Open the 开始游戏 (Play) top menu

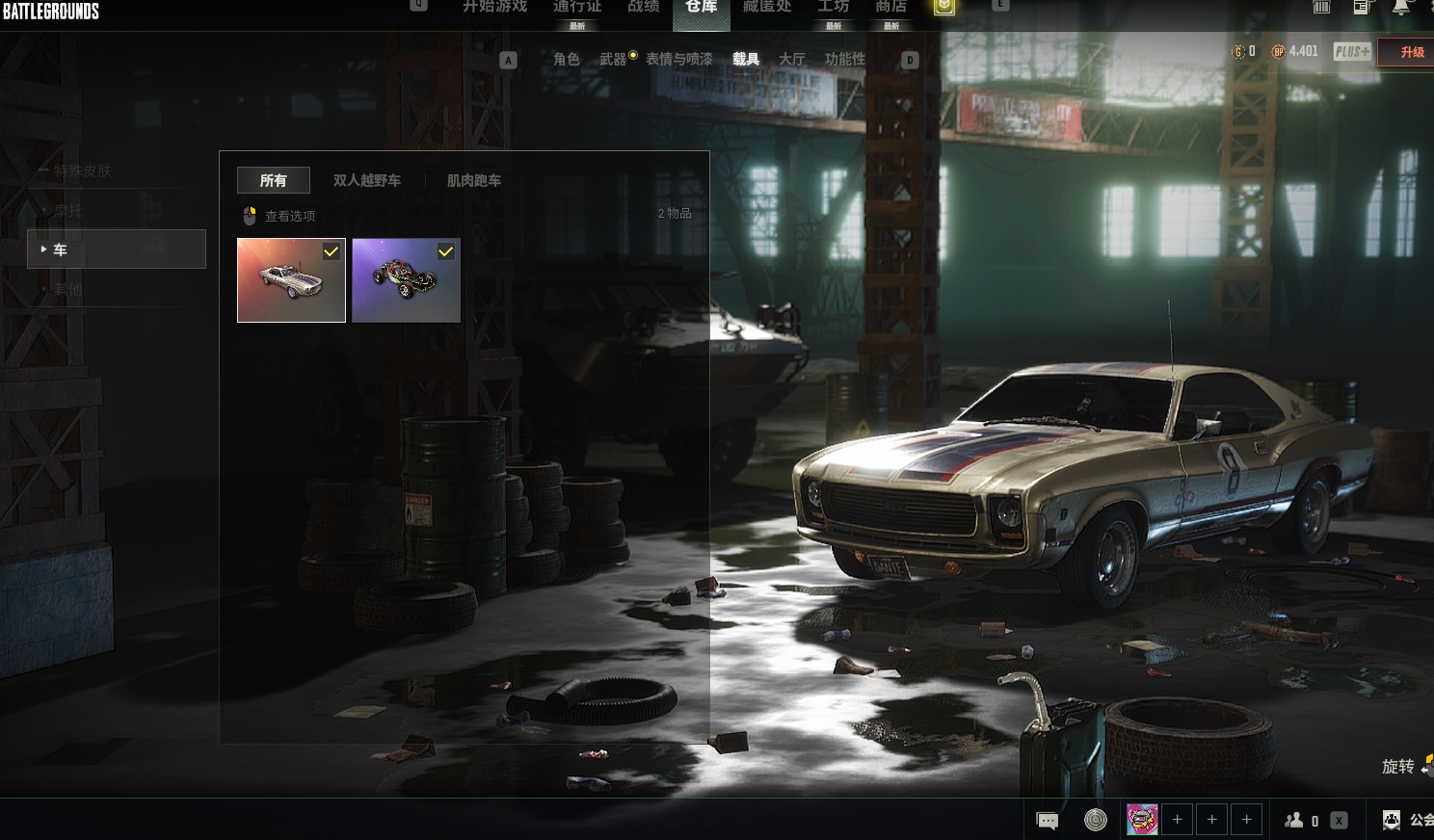(494, 7)
